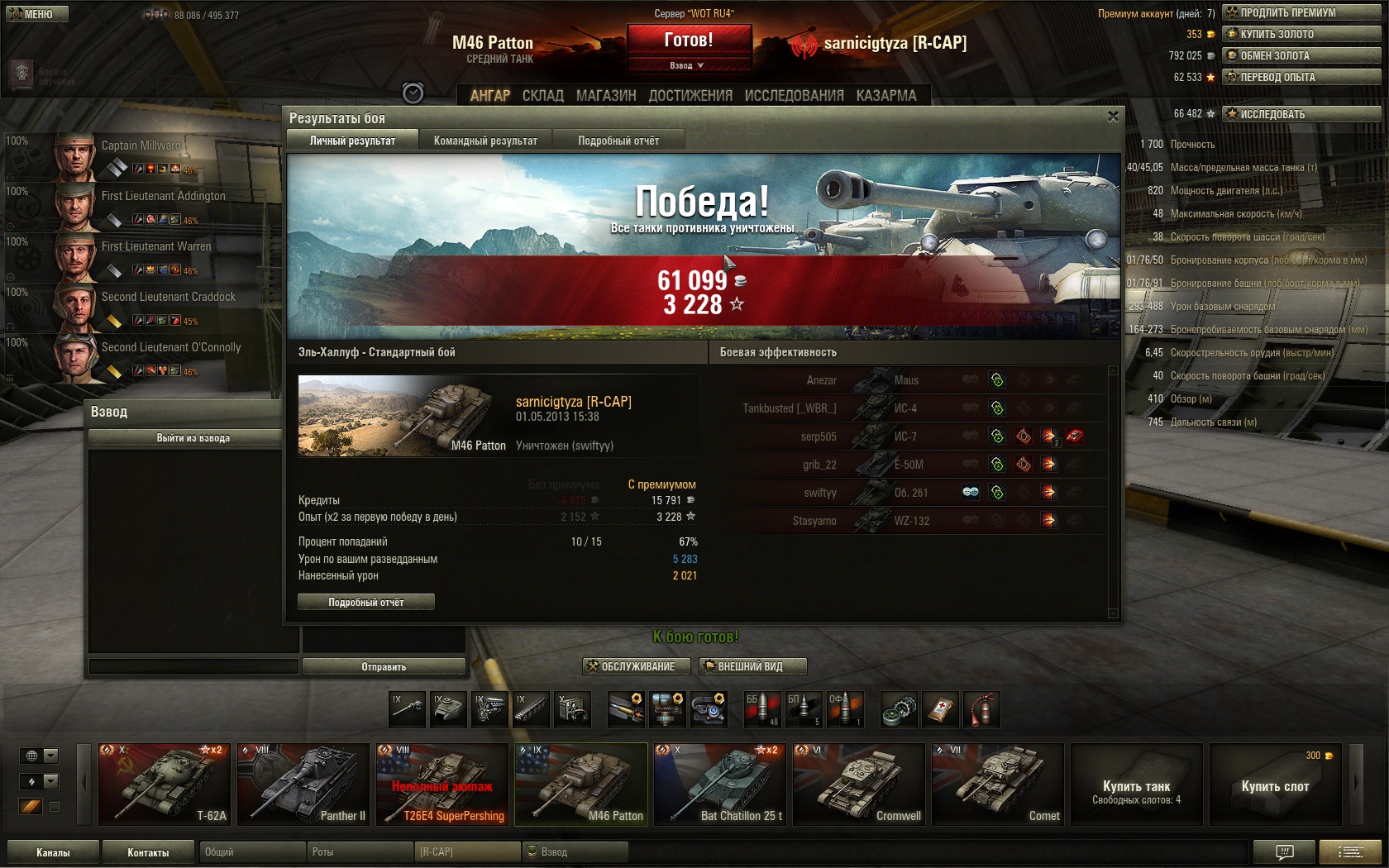Go to the СКЛАД section
This screenshot has height=868, width=1389.
tap(542, 96)
